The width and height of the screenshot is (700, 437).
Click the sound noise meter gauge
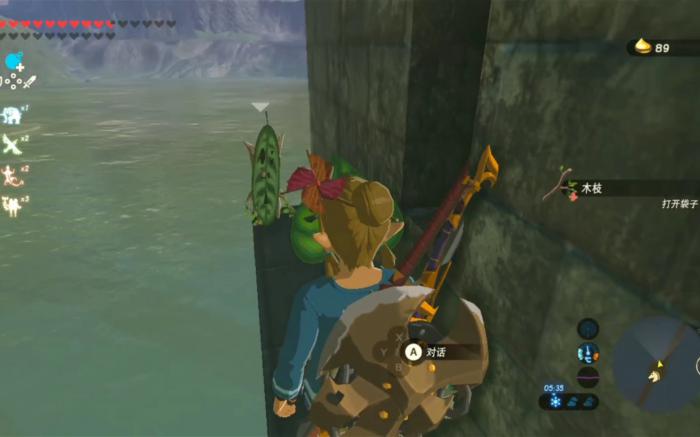tap(588, 377)
